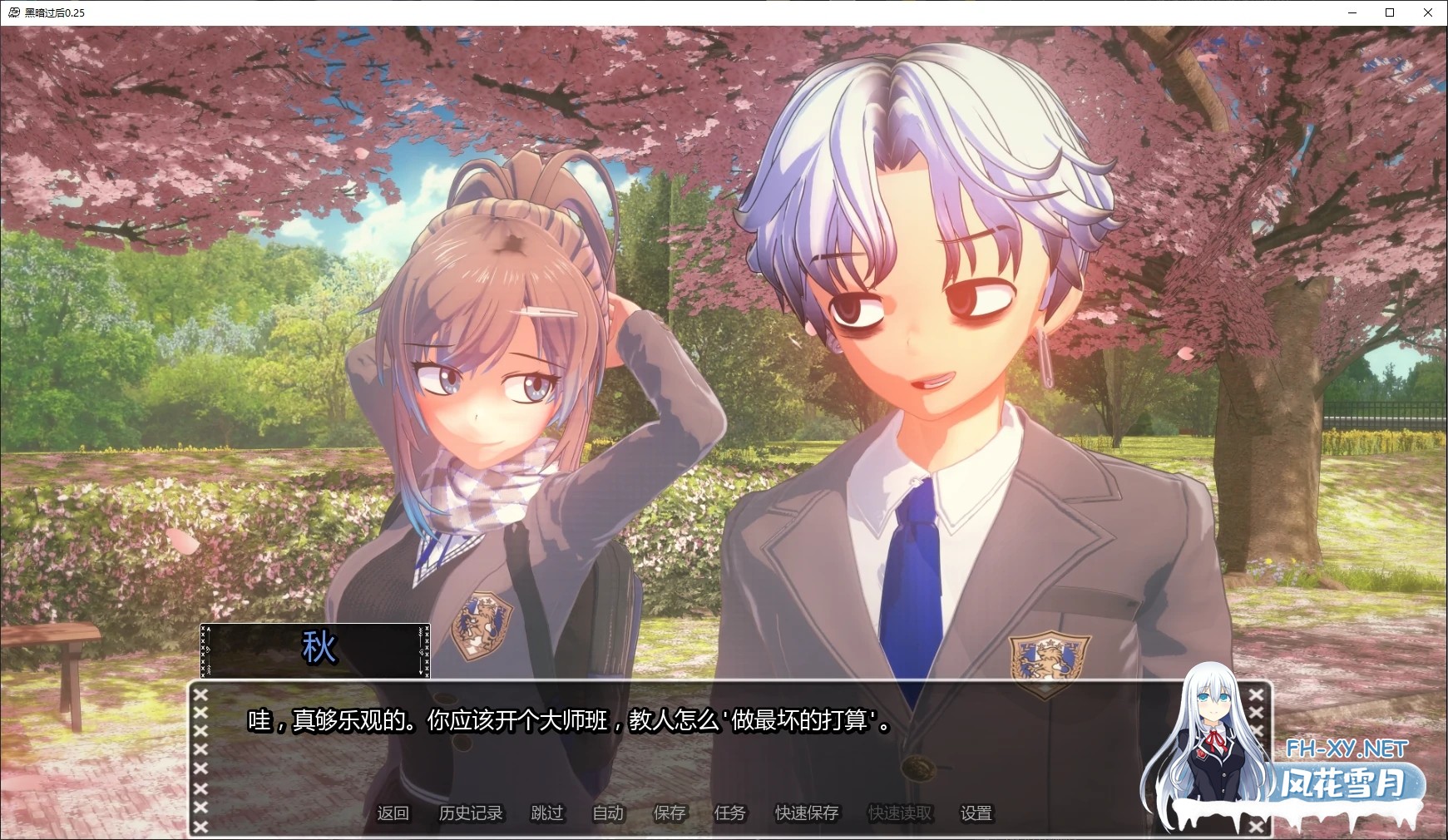Open the 保存 save screen
The height and width of the screenshot is (840, 1448).
tap(670, 814)
